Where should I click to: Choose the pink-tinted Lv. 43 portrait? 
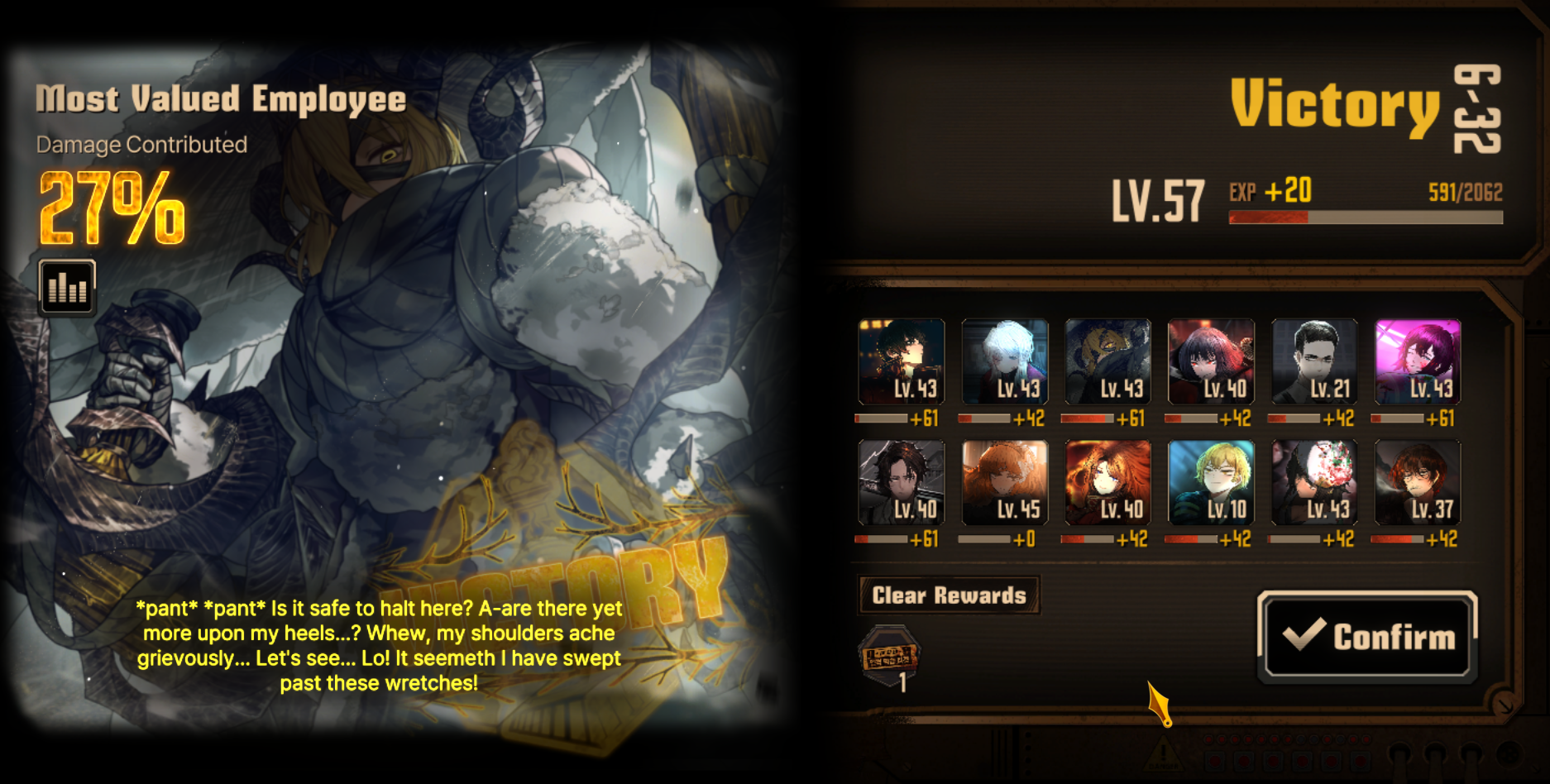point(1417,361)
